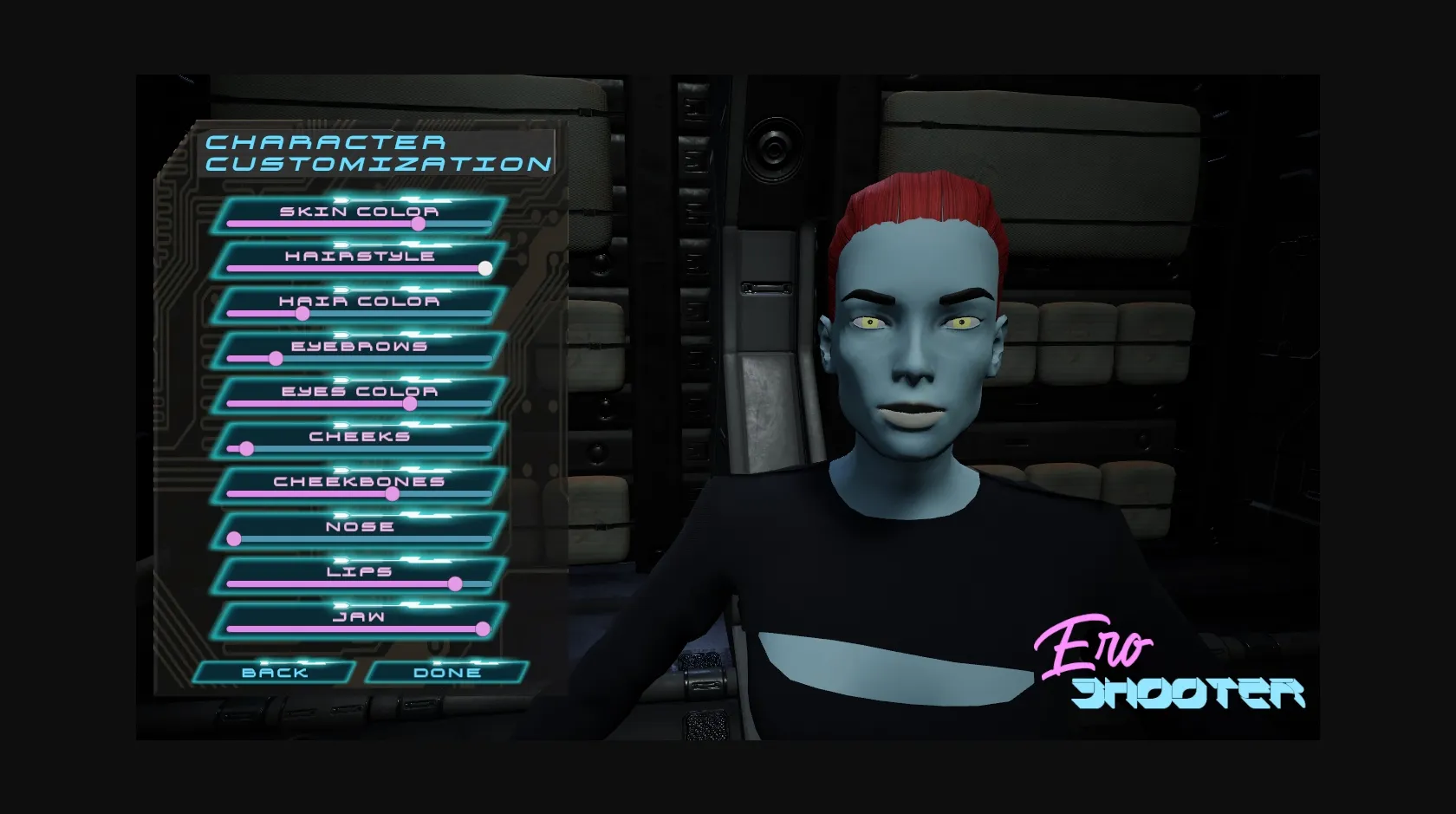Viewport: 1456px width, 814px height.
Task: Adjust the Eyes Color slider
Action: (x=408, y=403)
